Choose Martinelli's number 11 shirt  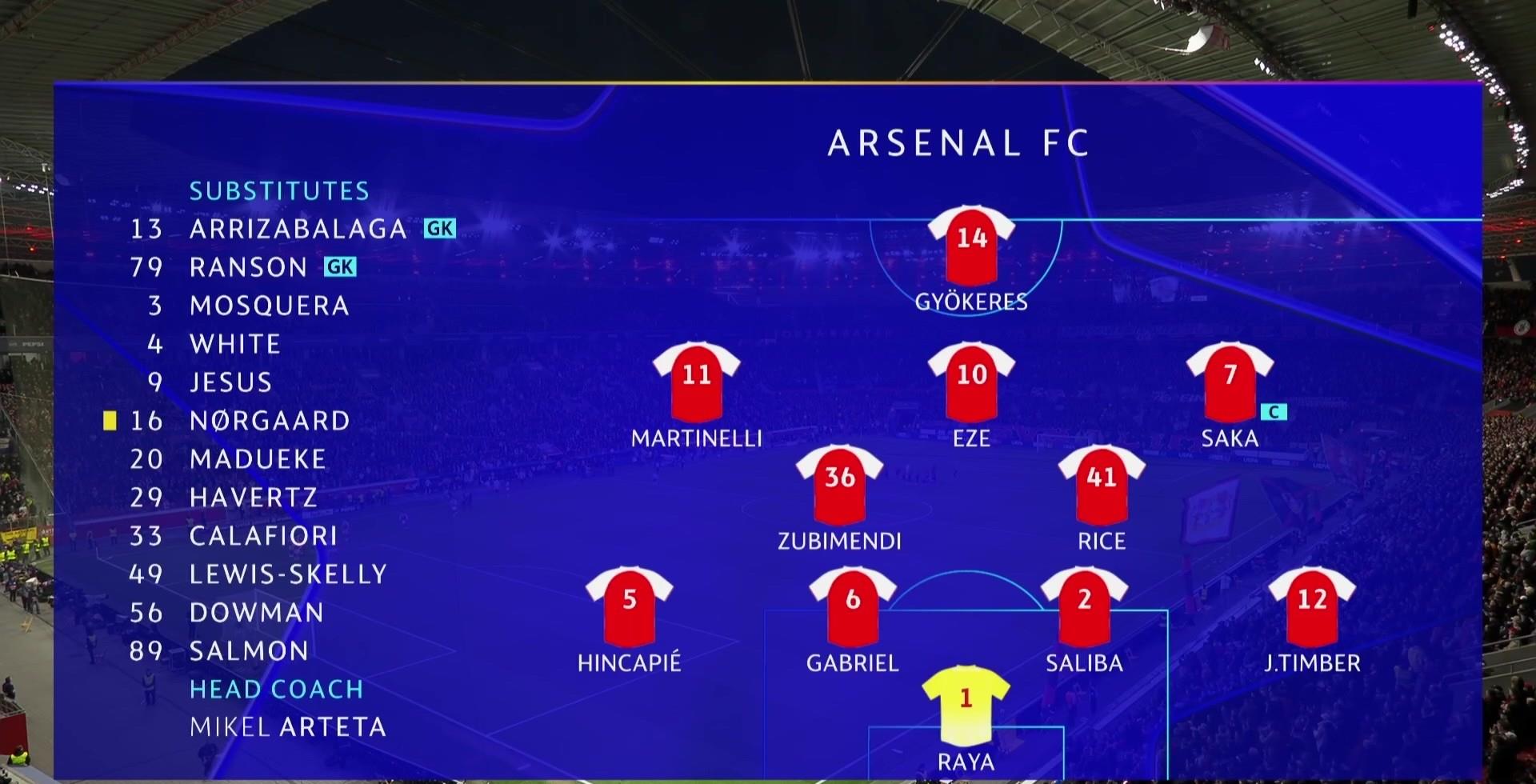pos(696,382)
